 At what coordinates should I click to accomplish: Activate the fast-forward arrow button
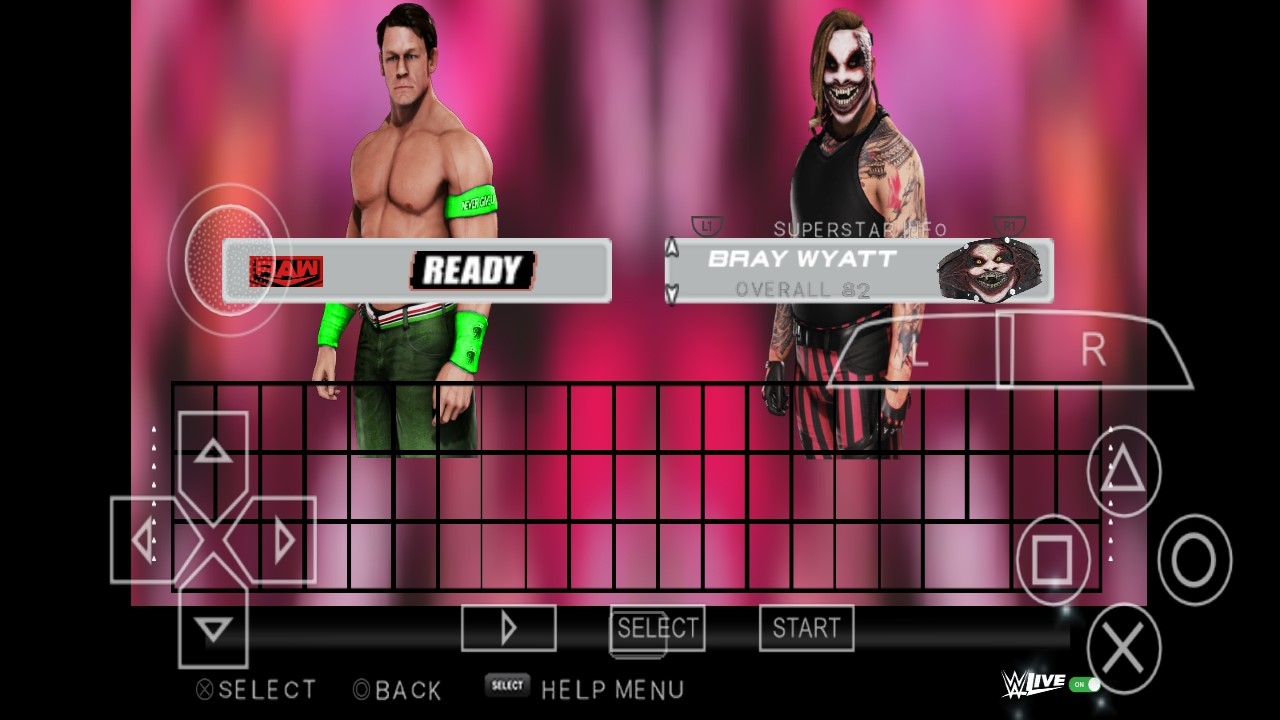point(508,628)
